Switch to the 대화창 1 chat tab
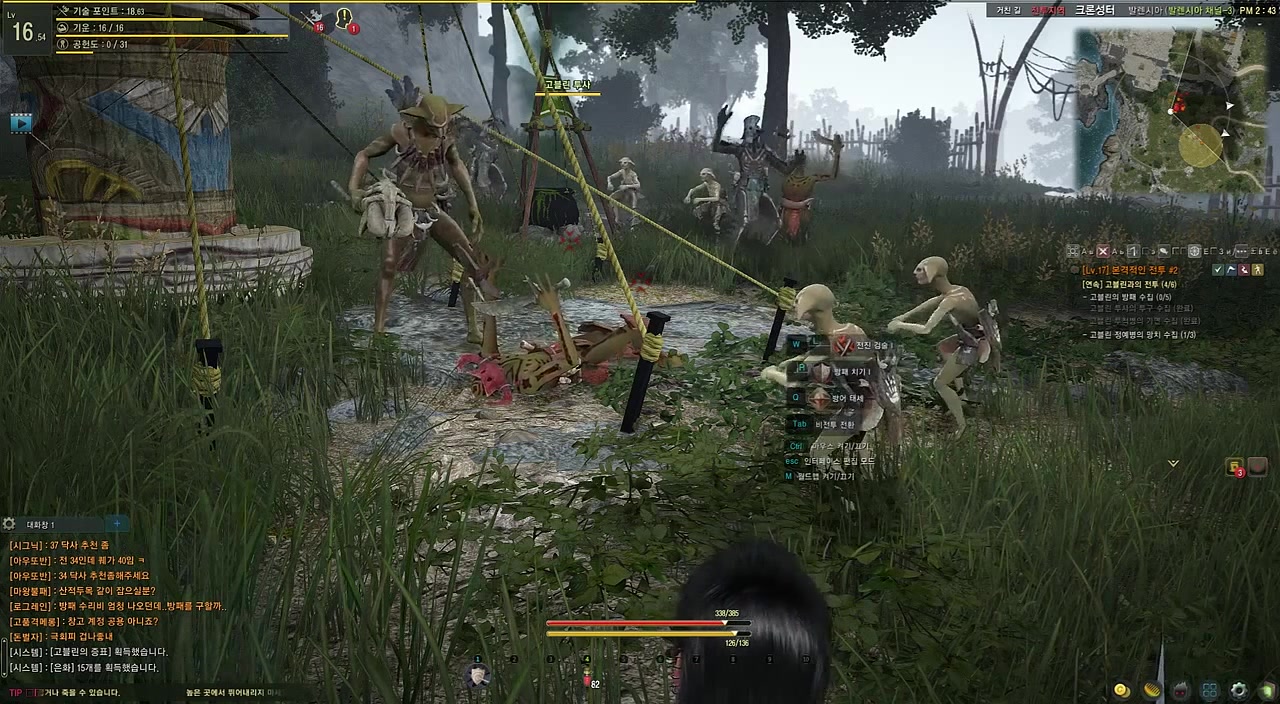1280x704 pixels. click(41, 524)
